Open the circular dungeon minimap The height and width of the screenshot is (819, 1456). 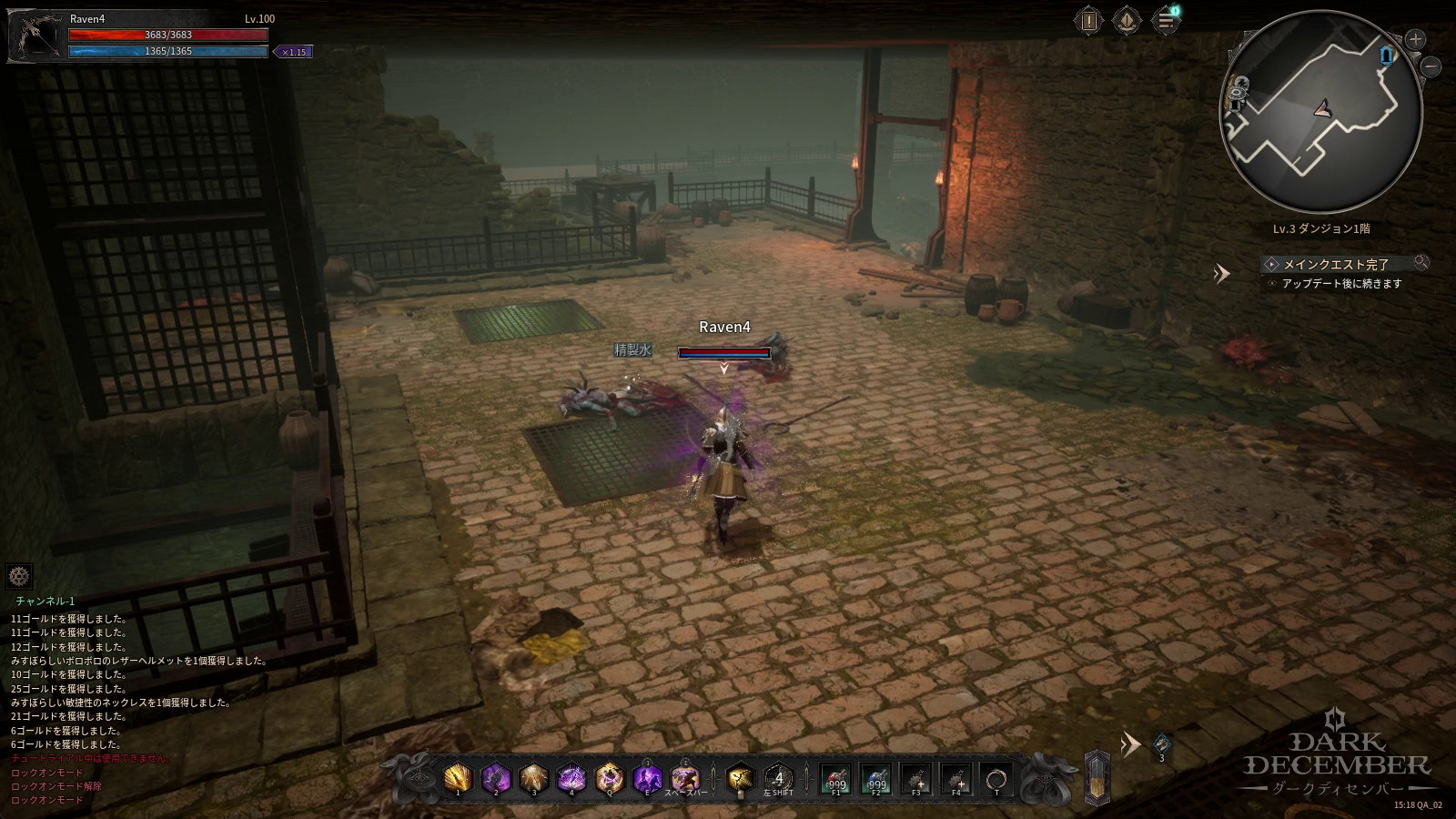[1320, 111]
